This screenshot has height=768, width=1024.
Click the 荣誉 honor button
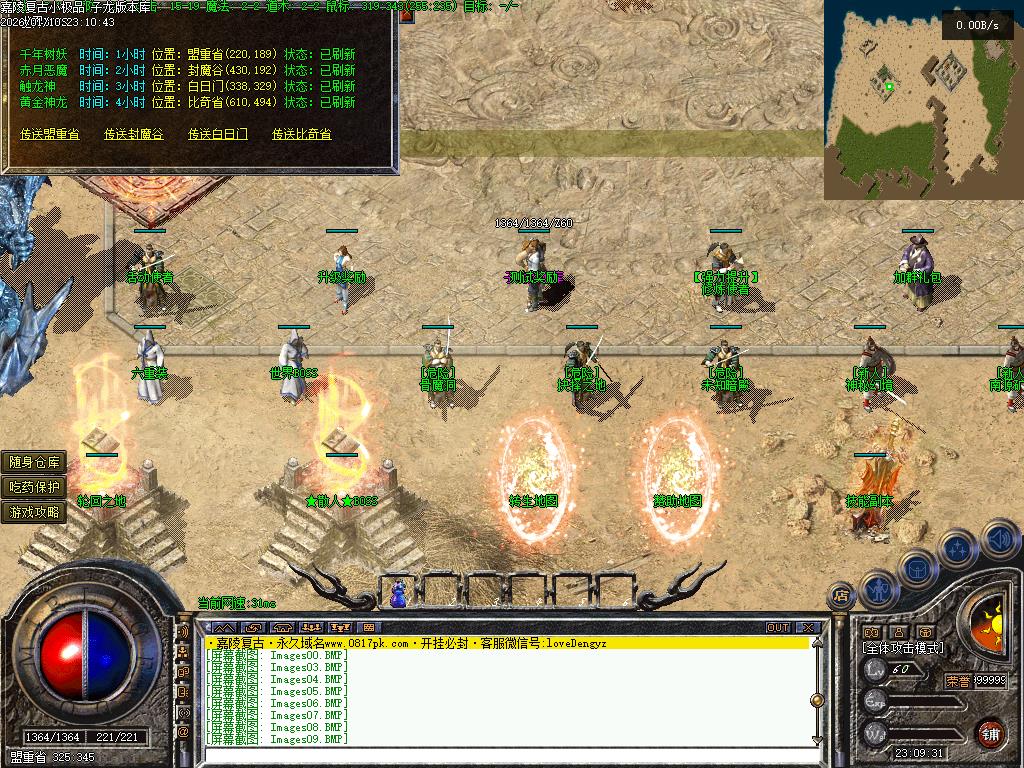(957, 680)
